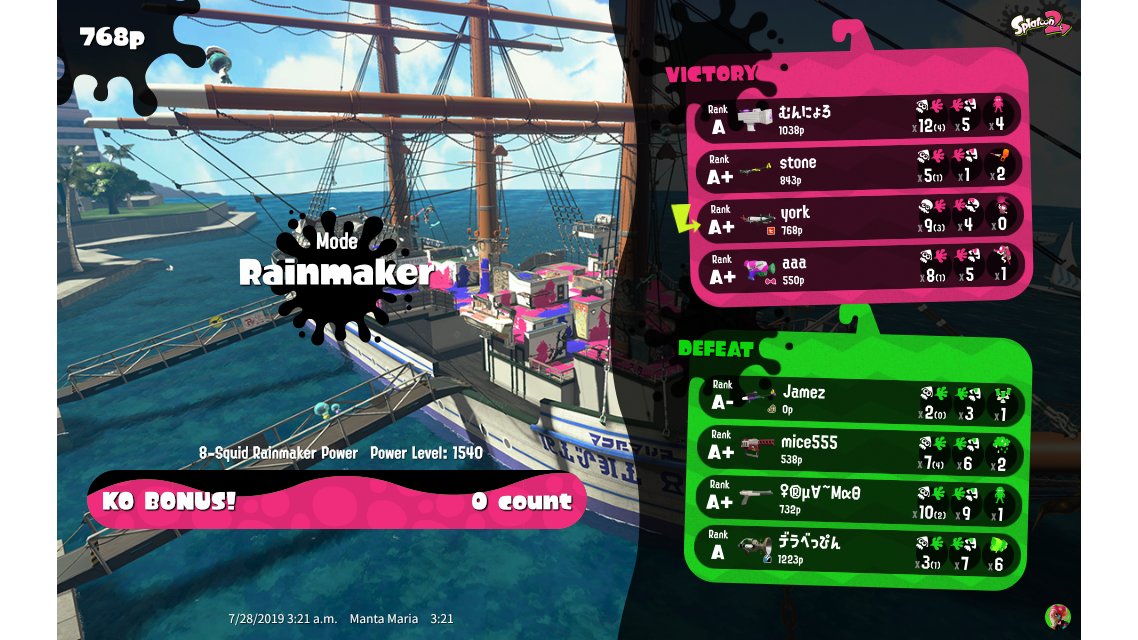Choose york's highlighted player row
Viewport: 1138px width, 640px height.
[x=857, y=217]
